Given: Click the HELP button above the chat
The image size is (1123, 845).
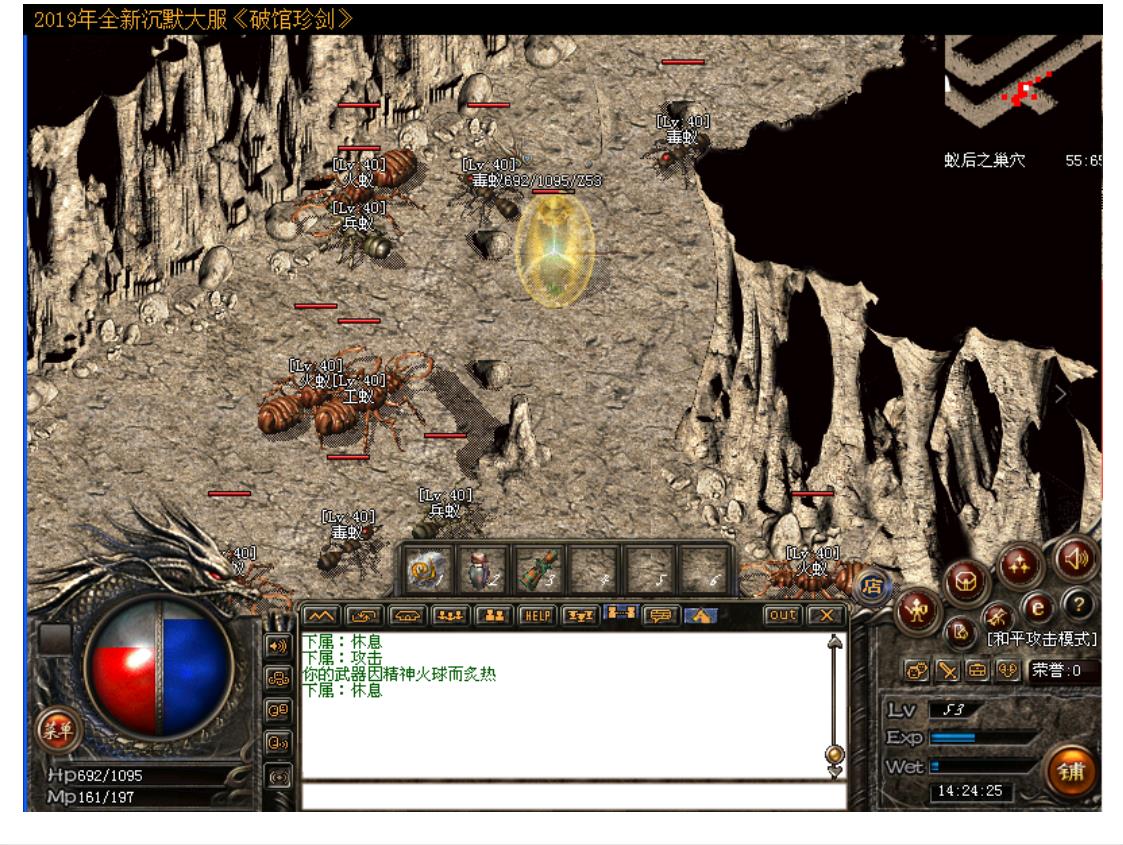Looking at the screenshot, I should click(538, 615).
